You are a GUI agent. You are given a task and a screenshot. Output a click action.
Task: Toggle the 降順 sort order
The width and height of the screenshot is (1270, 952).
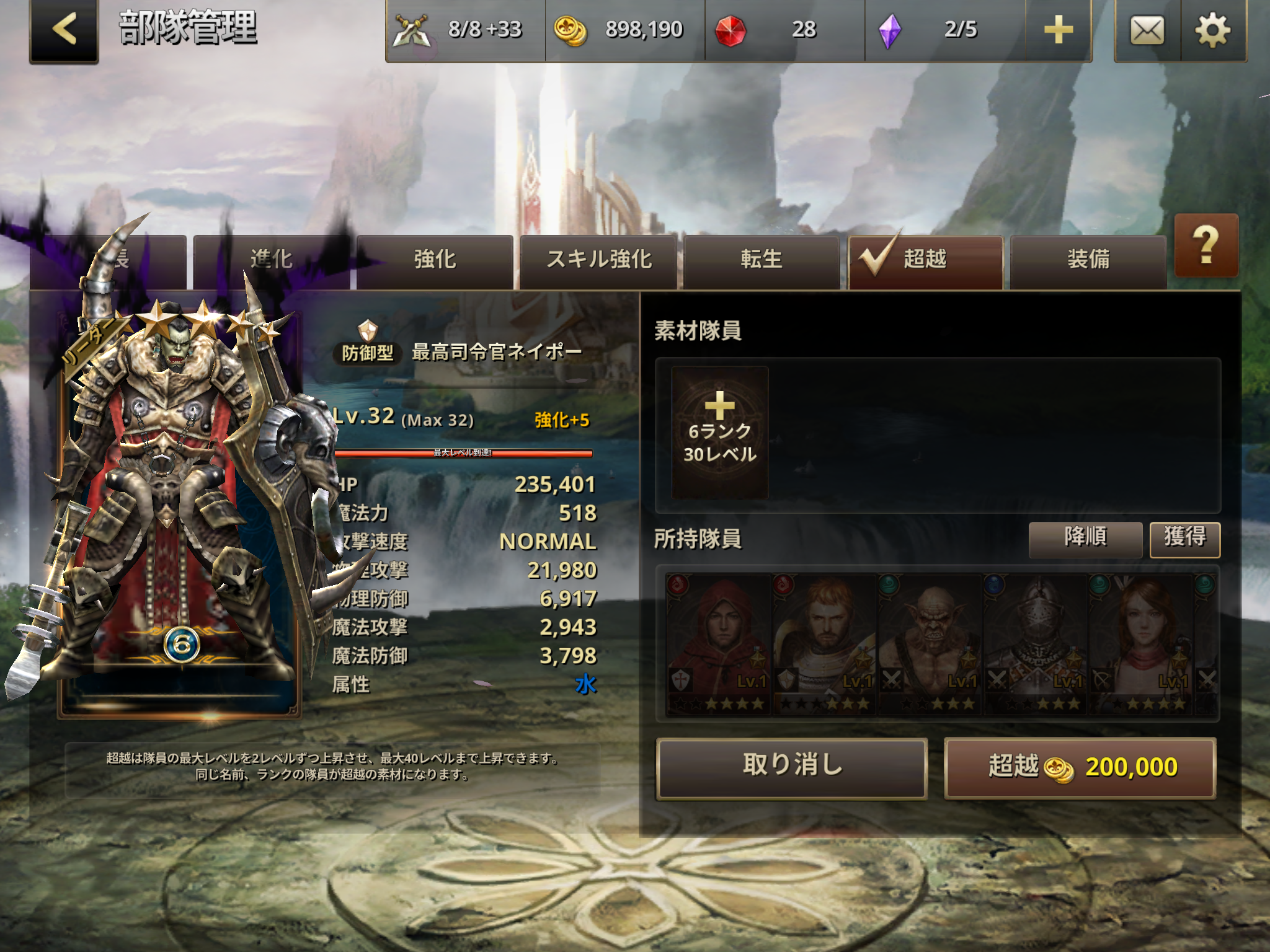coord(1085,538)
